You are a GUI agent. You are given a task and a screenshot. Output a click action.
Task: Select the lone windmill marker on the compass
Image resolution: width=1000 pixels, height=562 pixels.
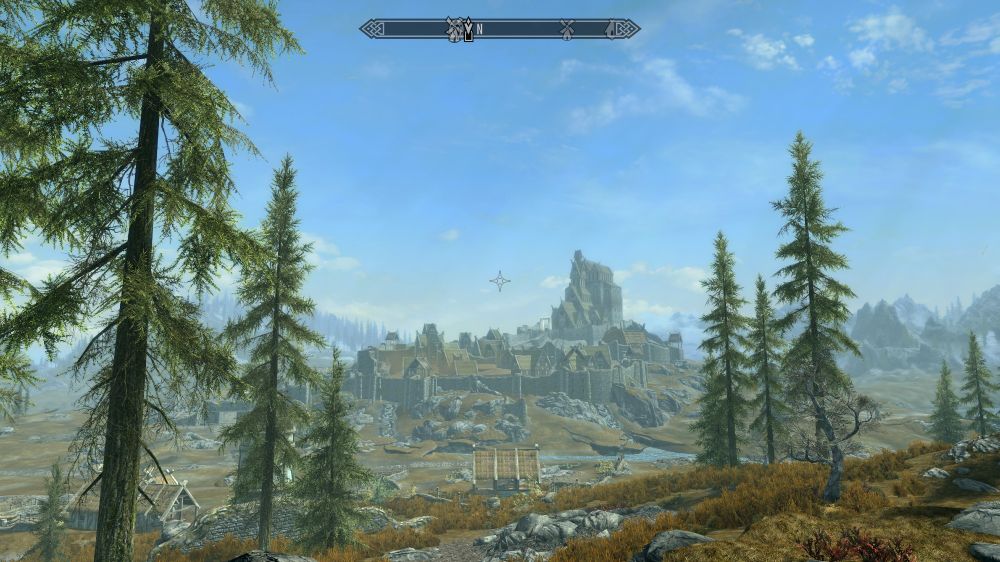tap(567, 29)
